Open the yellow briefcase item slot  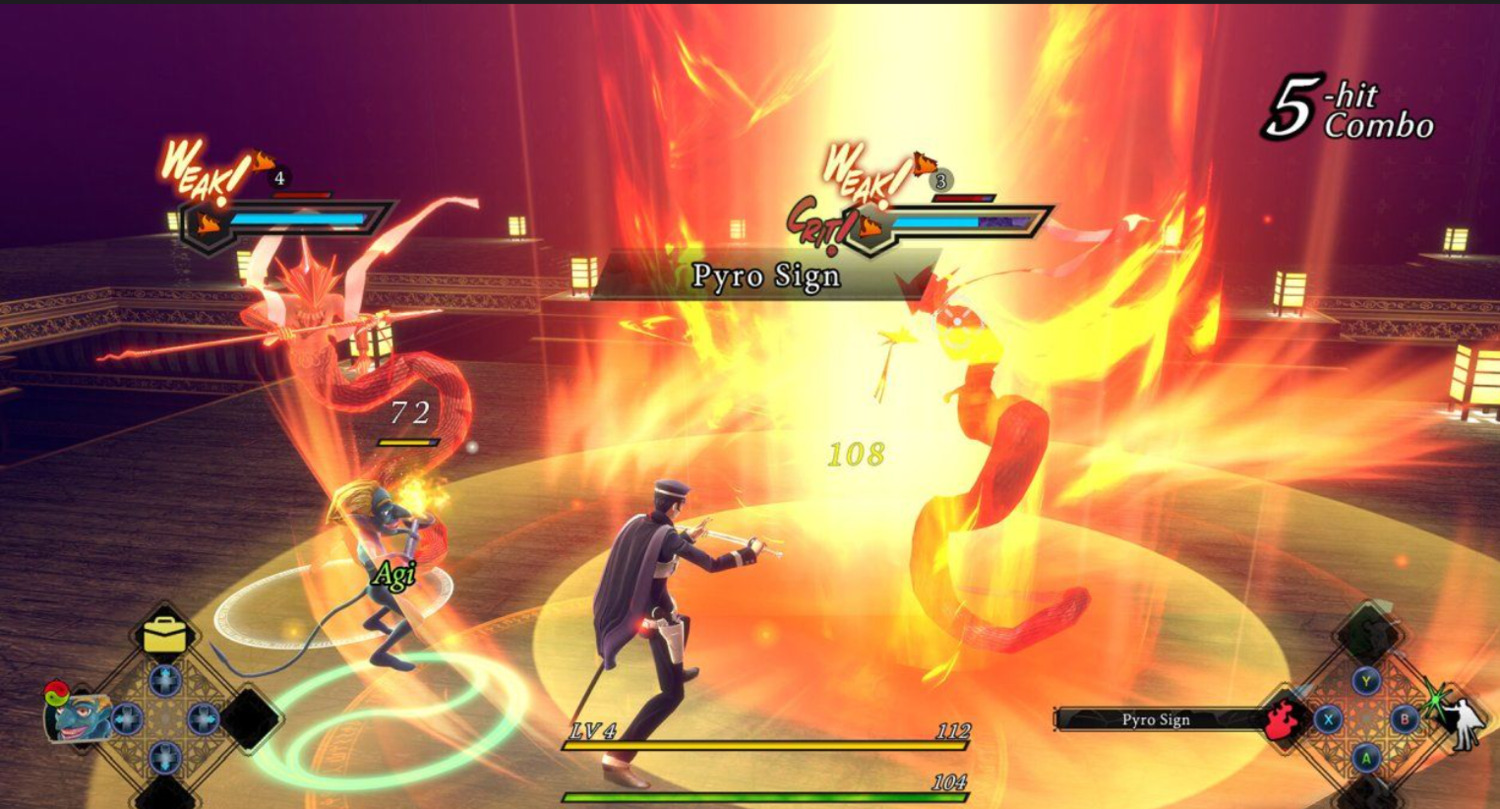click(165, 634)
